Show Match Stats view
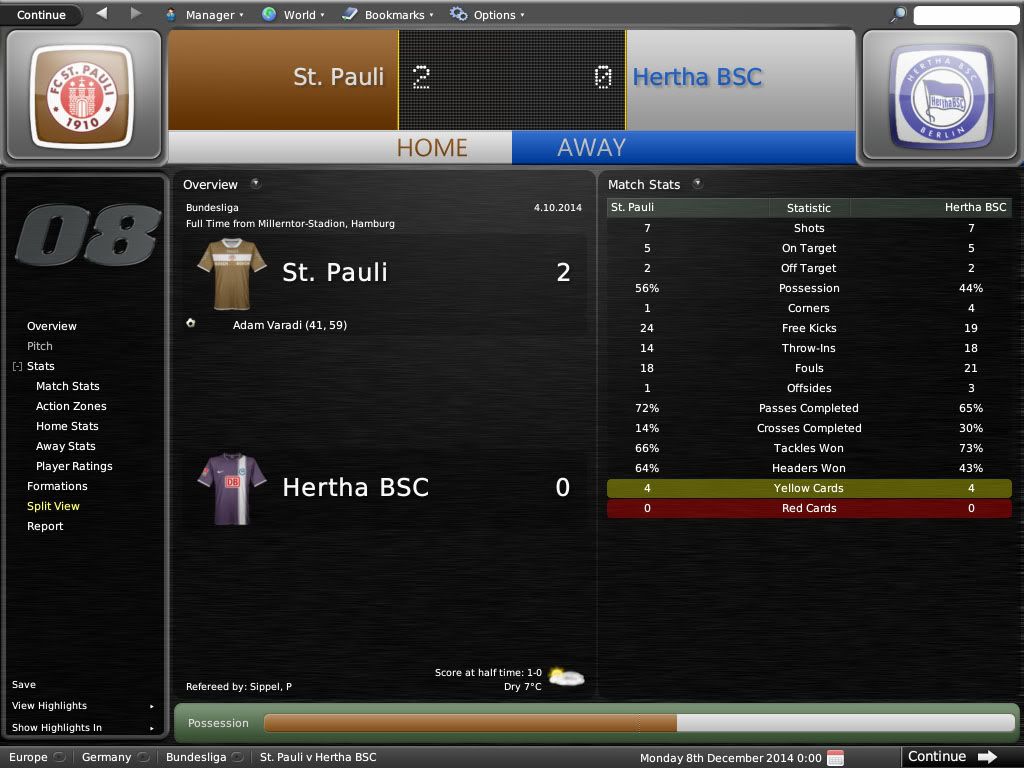 click(x=68, y=386)
